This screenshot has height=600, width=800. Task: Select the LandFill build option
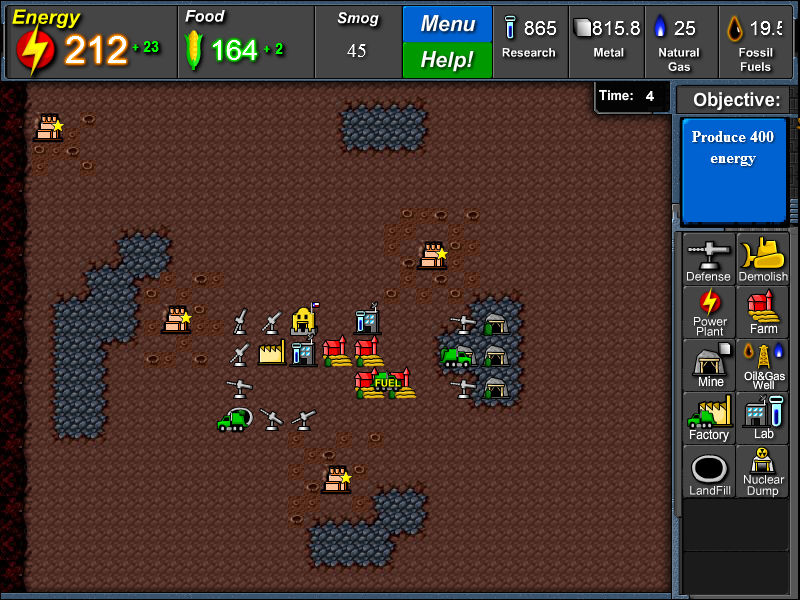click(x=709, y=472)
